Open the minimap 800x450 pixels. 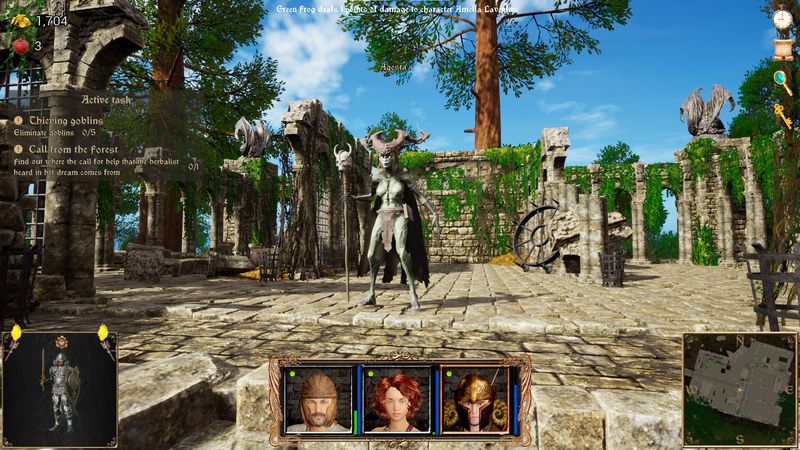[x=739, y=389]
